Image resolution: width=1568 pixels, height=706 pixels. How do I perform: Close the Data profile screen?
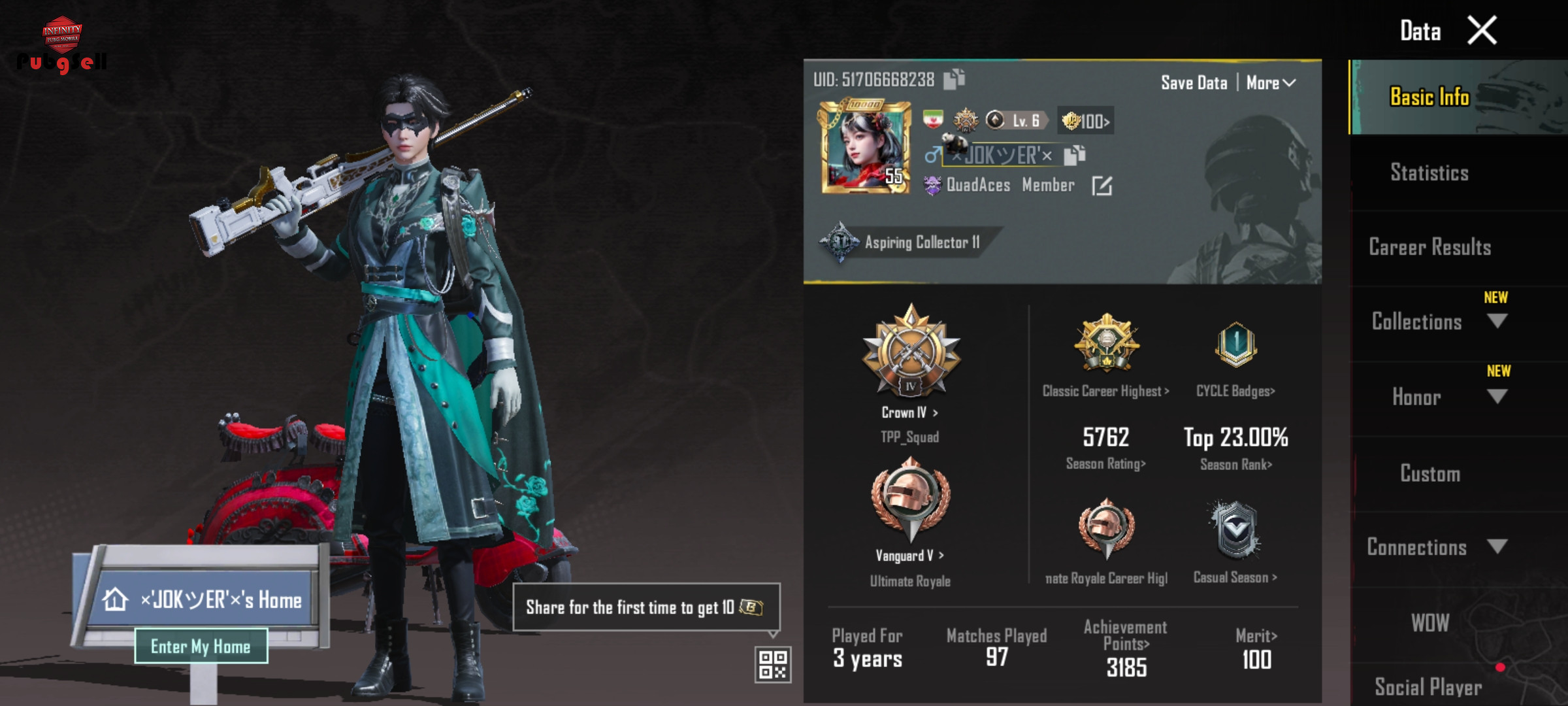pos(1482,31)
